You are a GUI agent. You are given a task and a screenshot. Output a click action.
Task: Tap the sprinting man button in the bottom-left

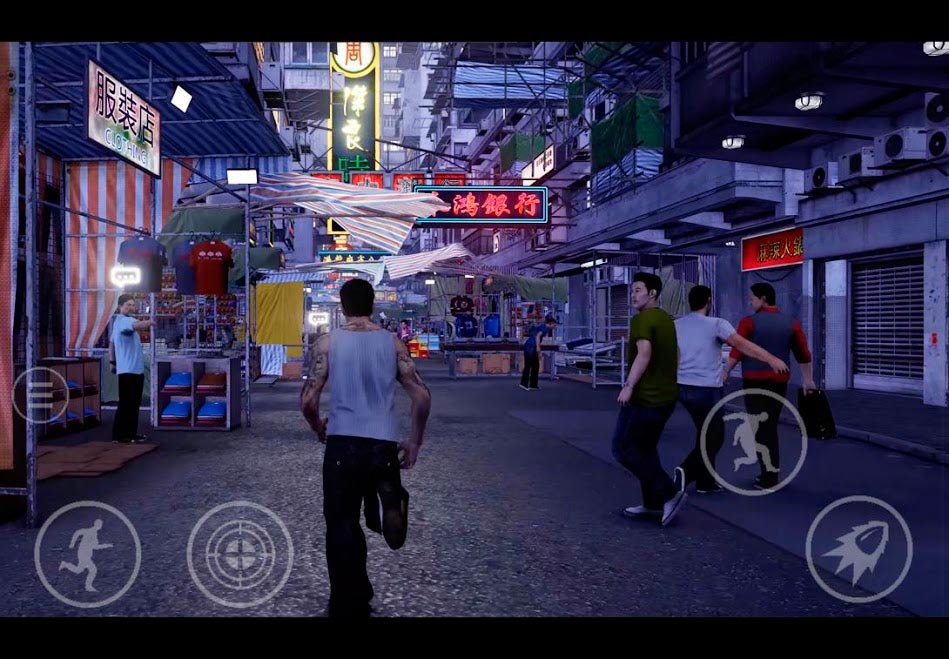point(87,554)
